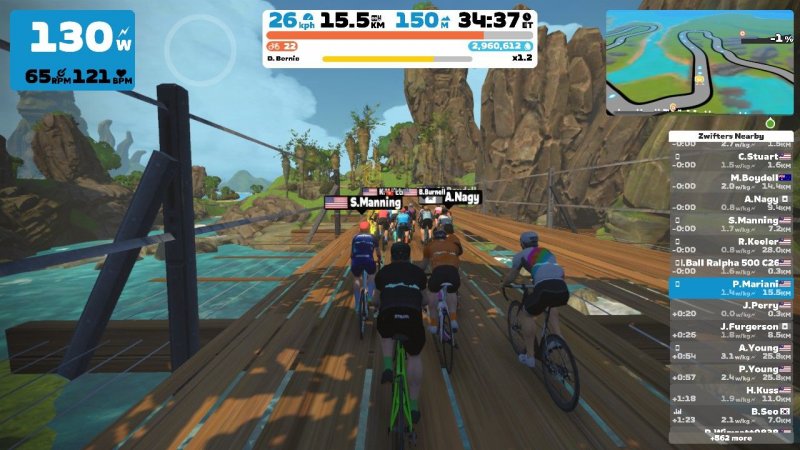
Task: Click the highlighted P.Mariani rider row
Action: pos(731,288)
